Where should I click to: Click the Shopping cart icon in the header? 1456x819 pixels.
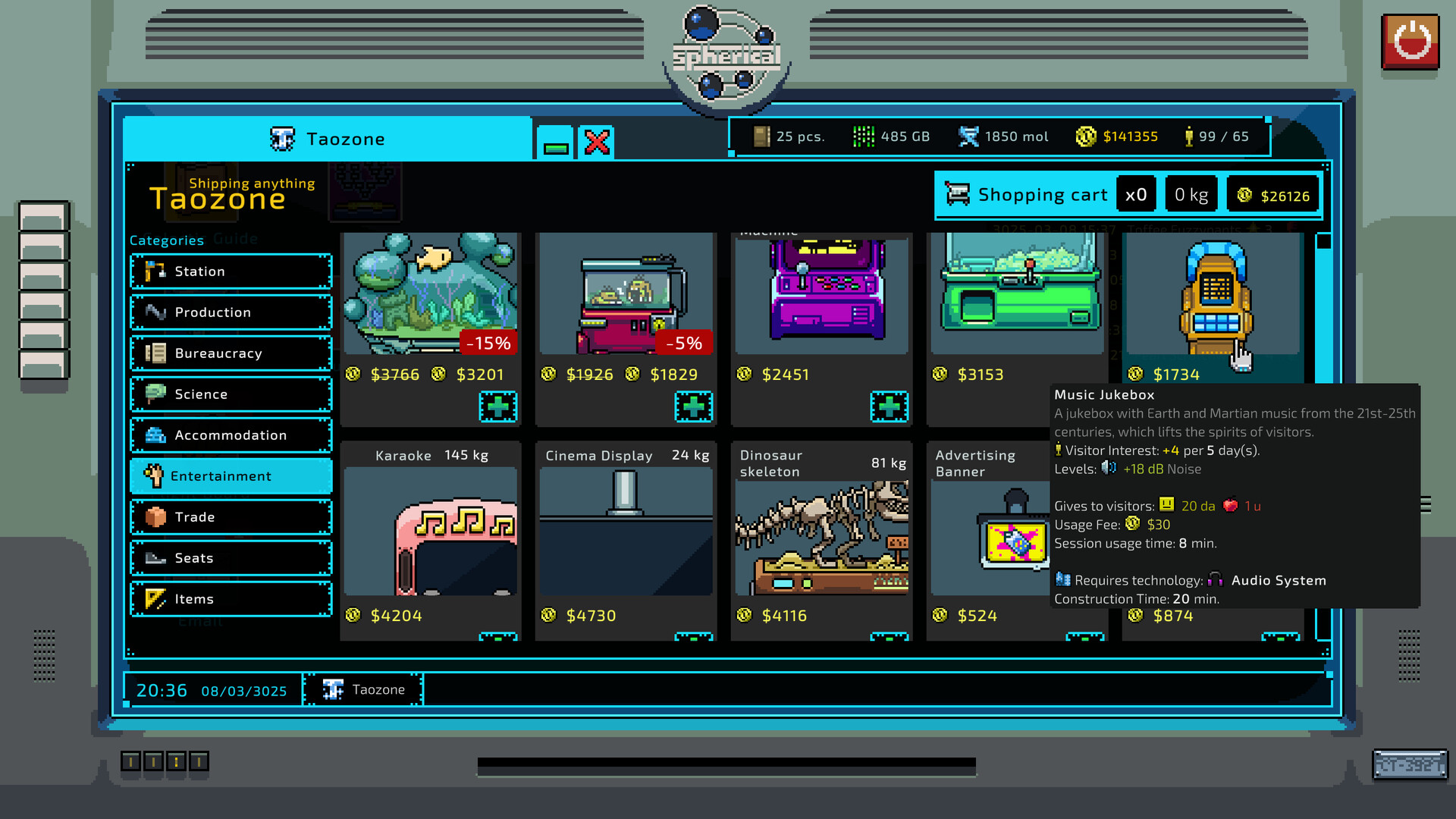957,194
